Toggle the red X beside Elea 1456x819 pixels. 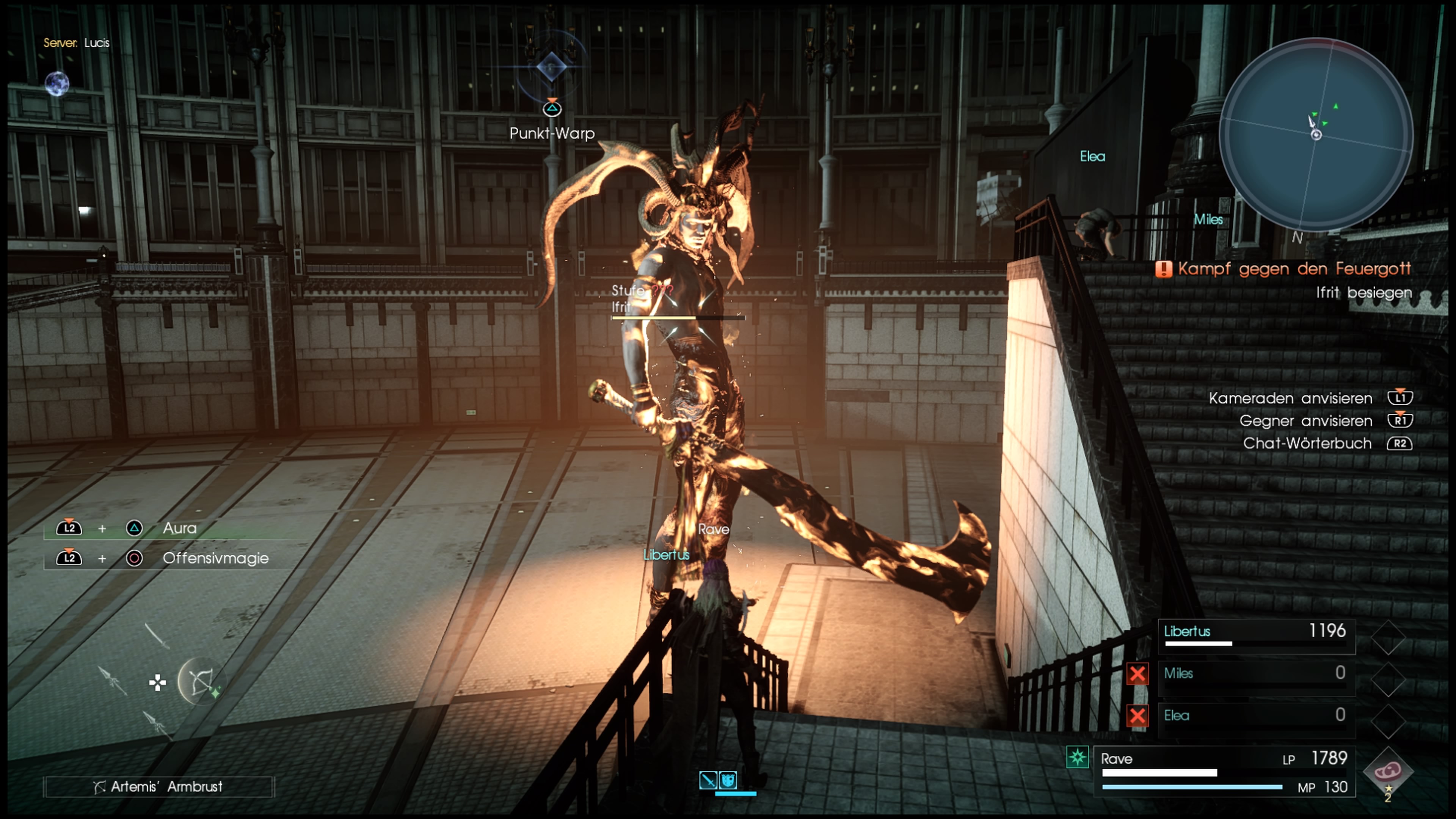(x=1137, y=715)
